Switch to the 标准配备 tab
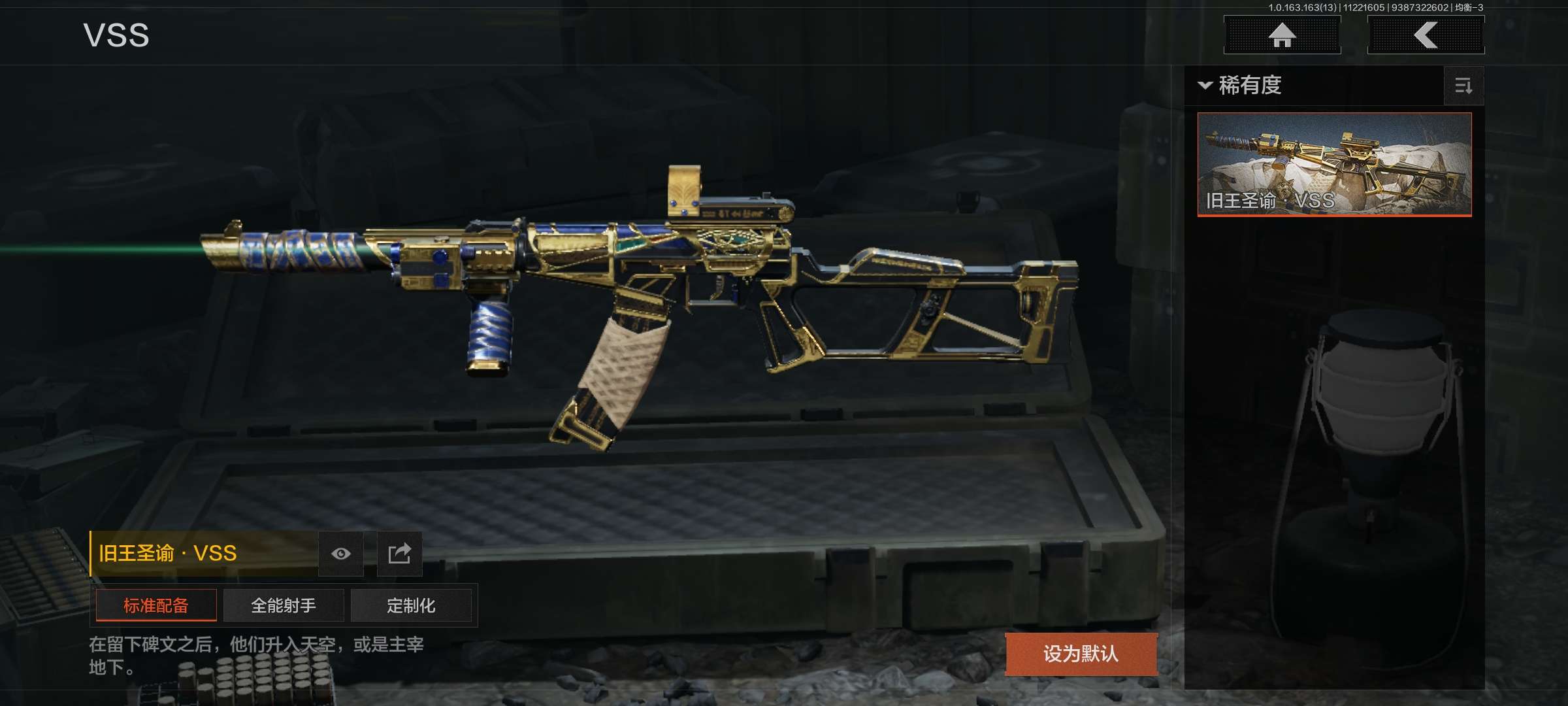The width and height of the screenshot is (1568, 706). coord(156,605)
